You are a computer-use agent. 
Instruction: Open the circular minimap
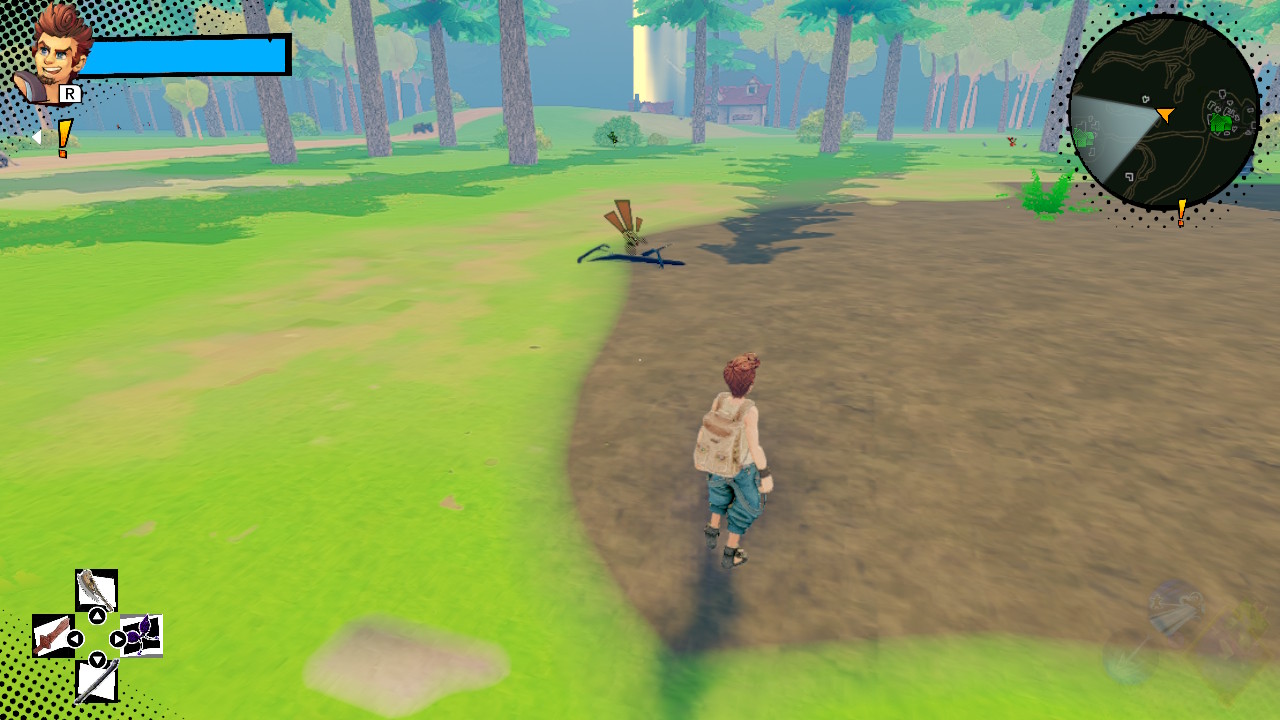click(x=1163, y=112)
